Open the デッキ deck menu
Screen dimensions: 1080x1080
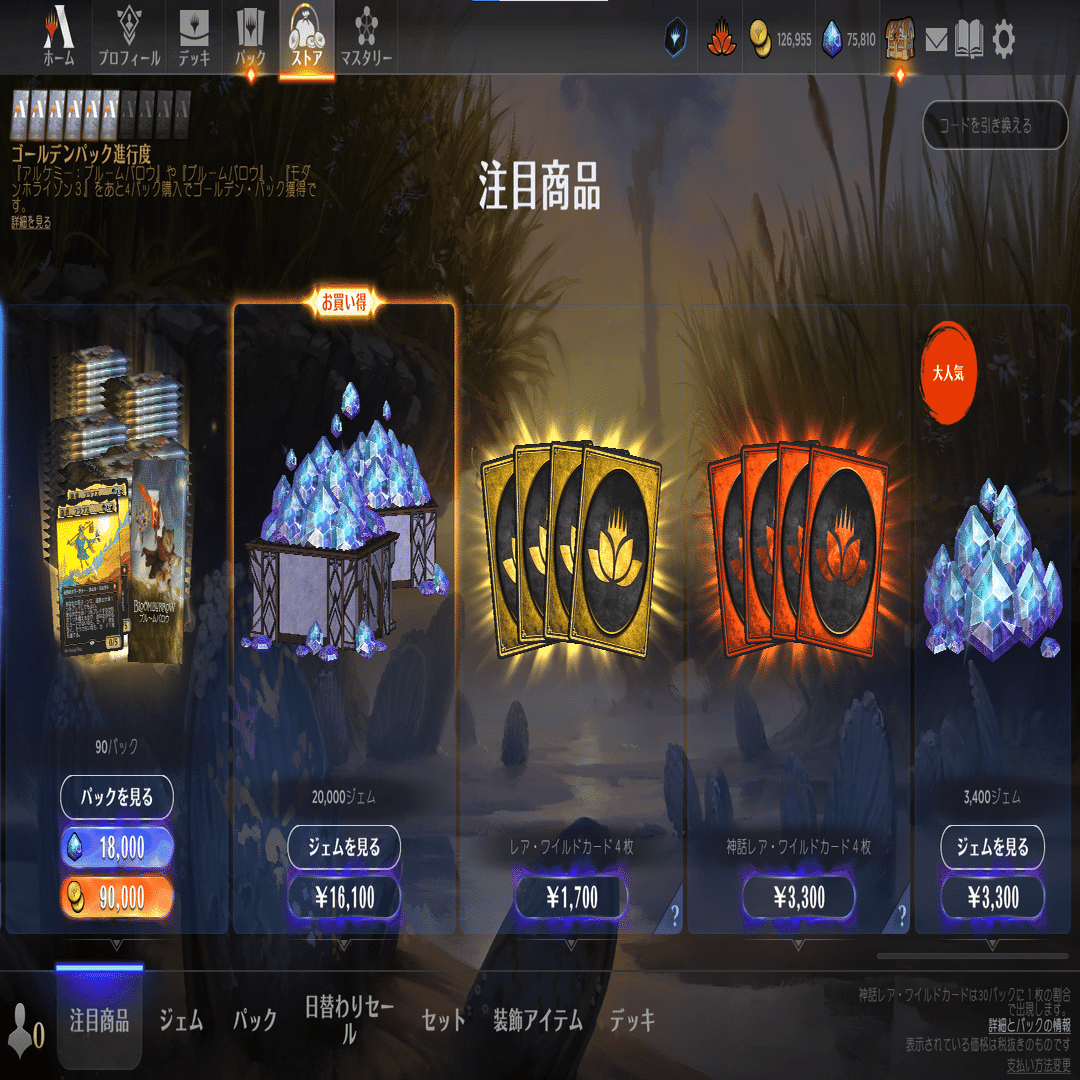click(194, 38)
